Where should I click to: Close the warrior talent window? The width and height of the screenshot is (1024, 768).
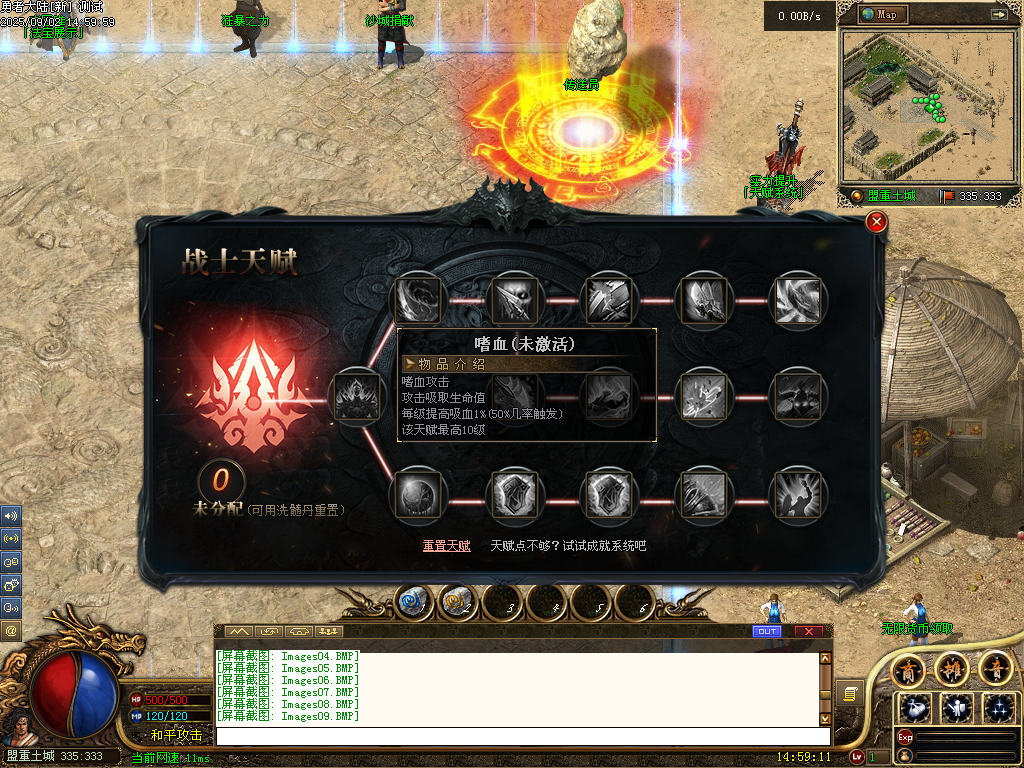(877, 222)
